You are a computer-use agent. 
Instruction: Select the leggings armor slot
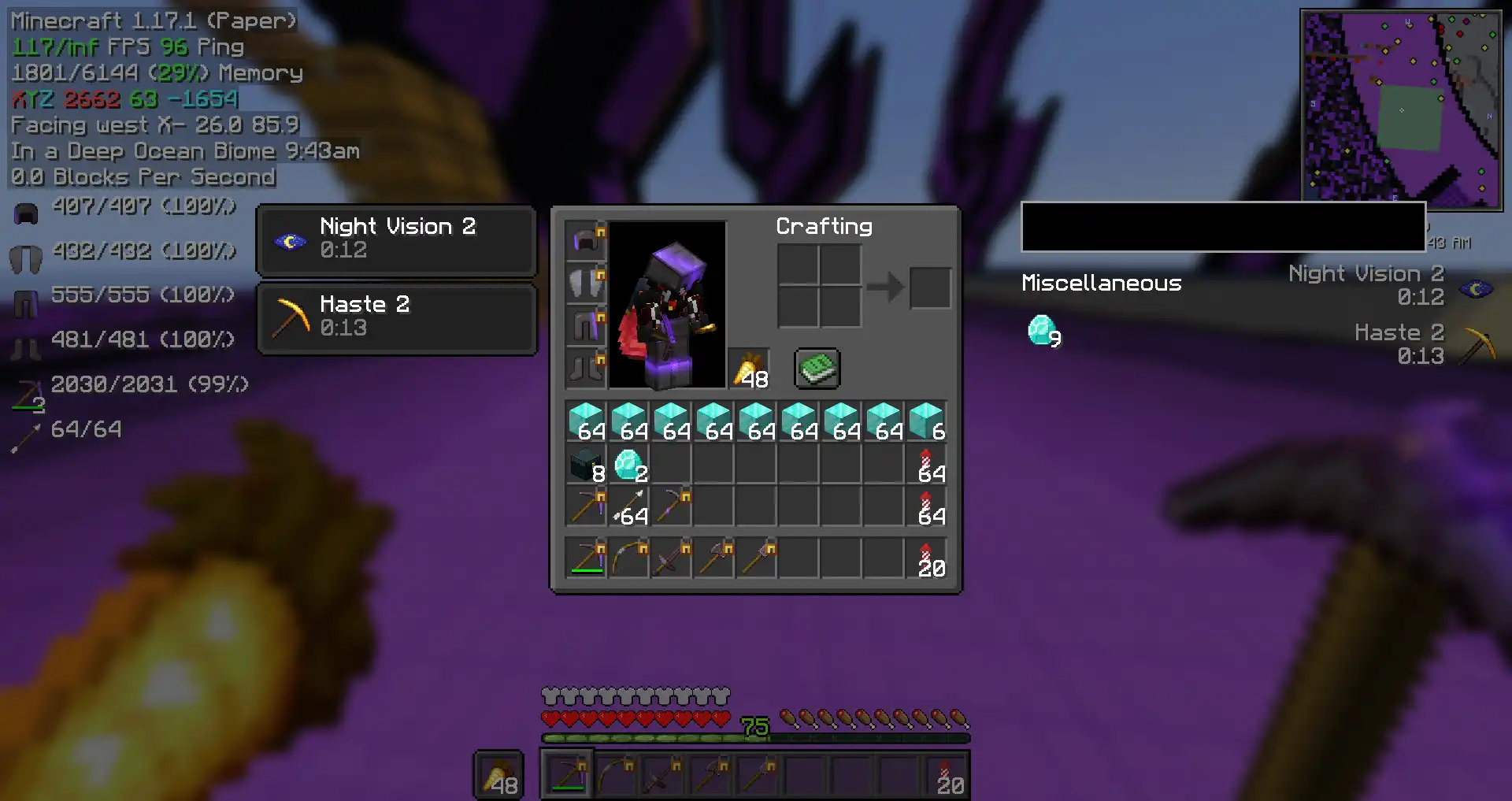tap(586, 326)
